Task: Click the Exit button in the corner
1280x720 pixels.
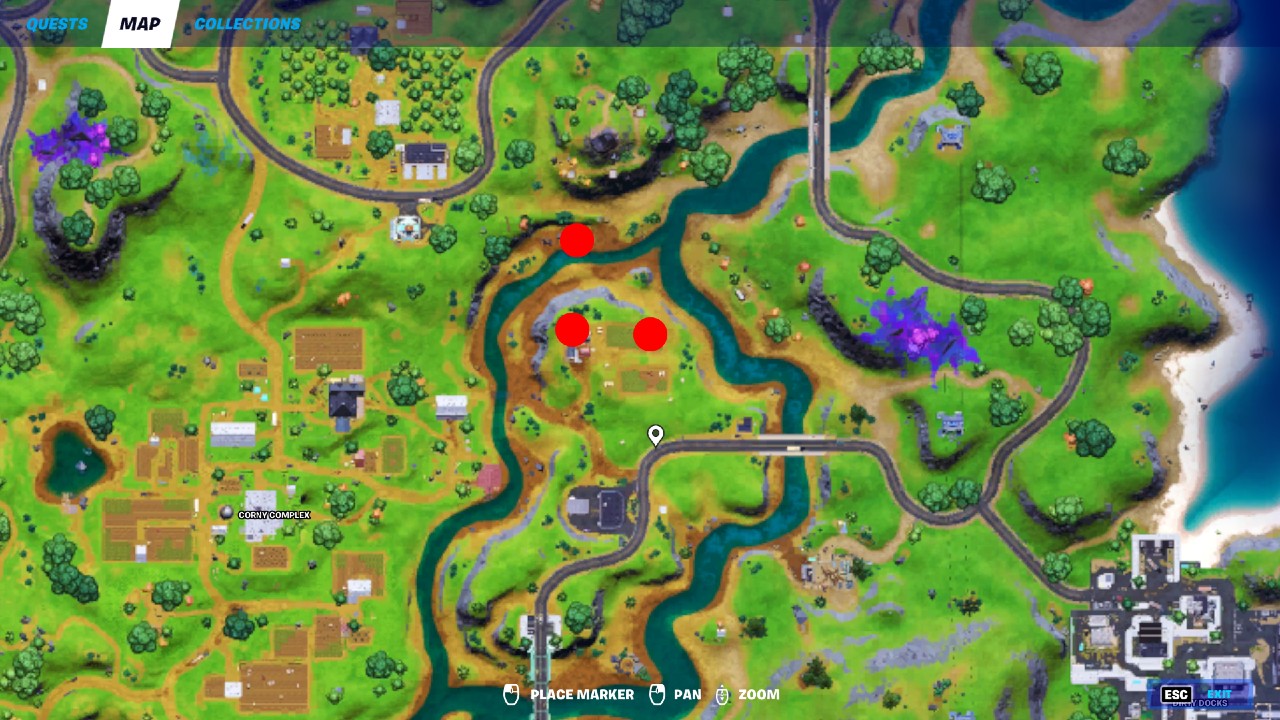Action: click(1221, 692)
